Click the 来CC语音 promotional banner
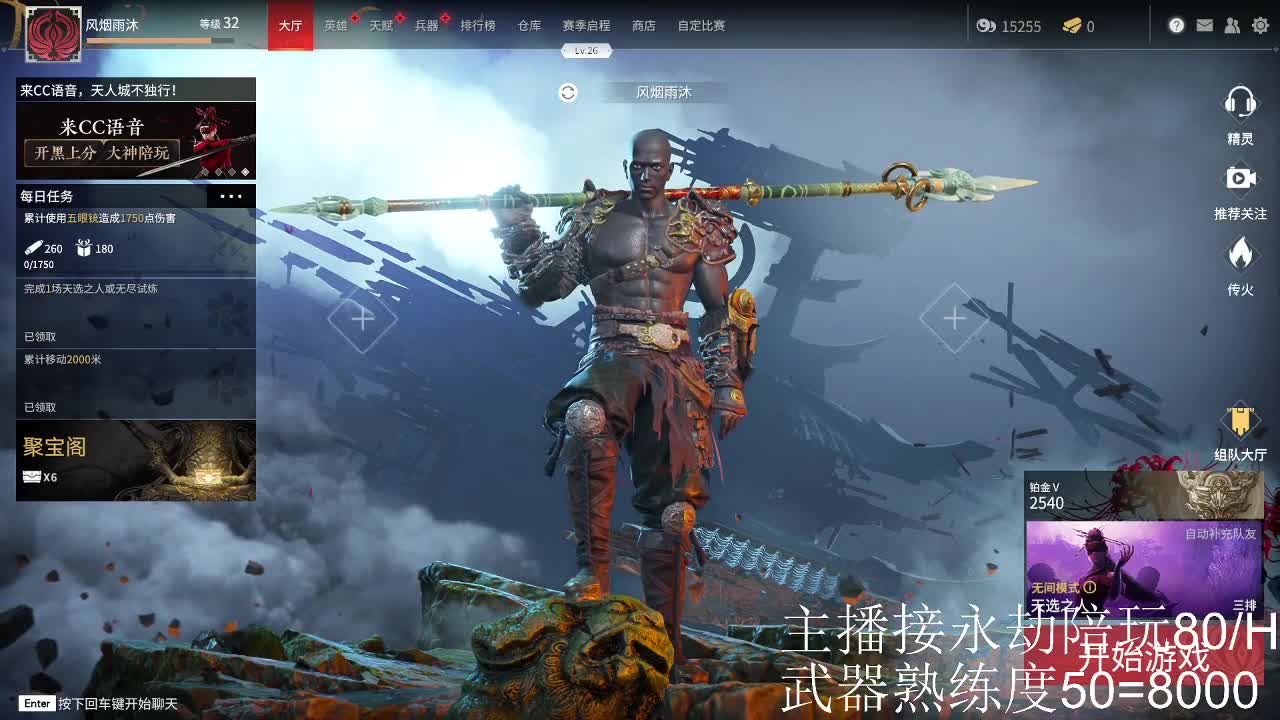Screen dimensions: 1280x720 tap(136, 140)
